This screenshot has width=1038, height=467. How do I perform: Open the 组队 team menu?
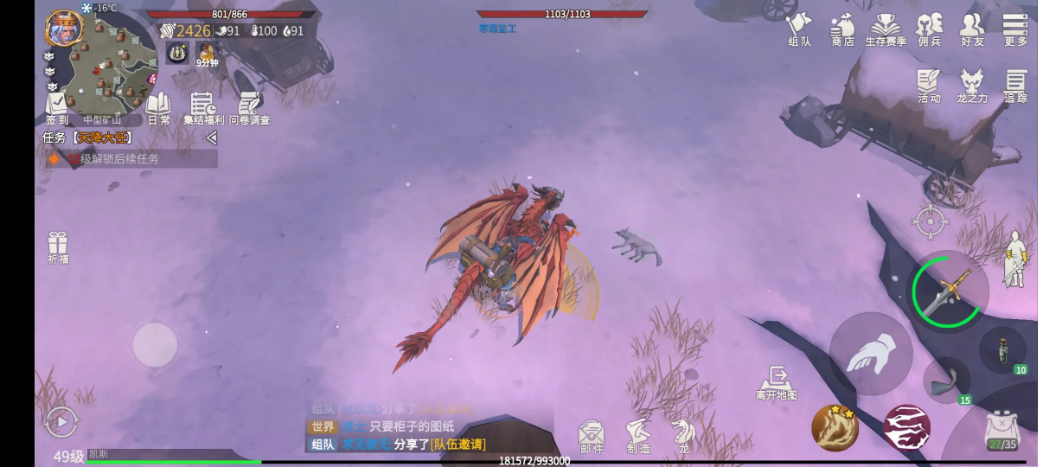pyautogui.click(x=799, y=28)
